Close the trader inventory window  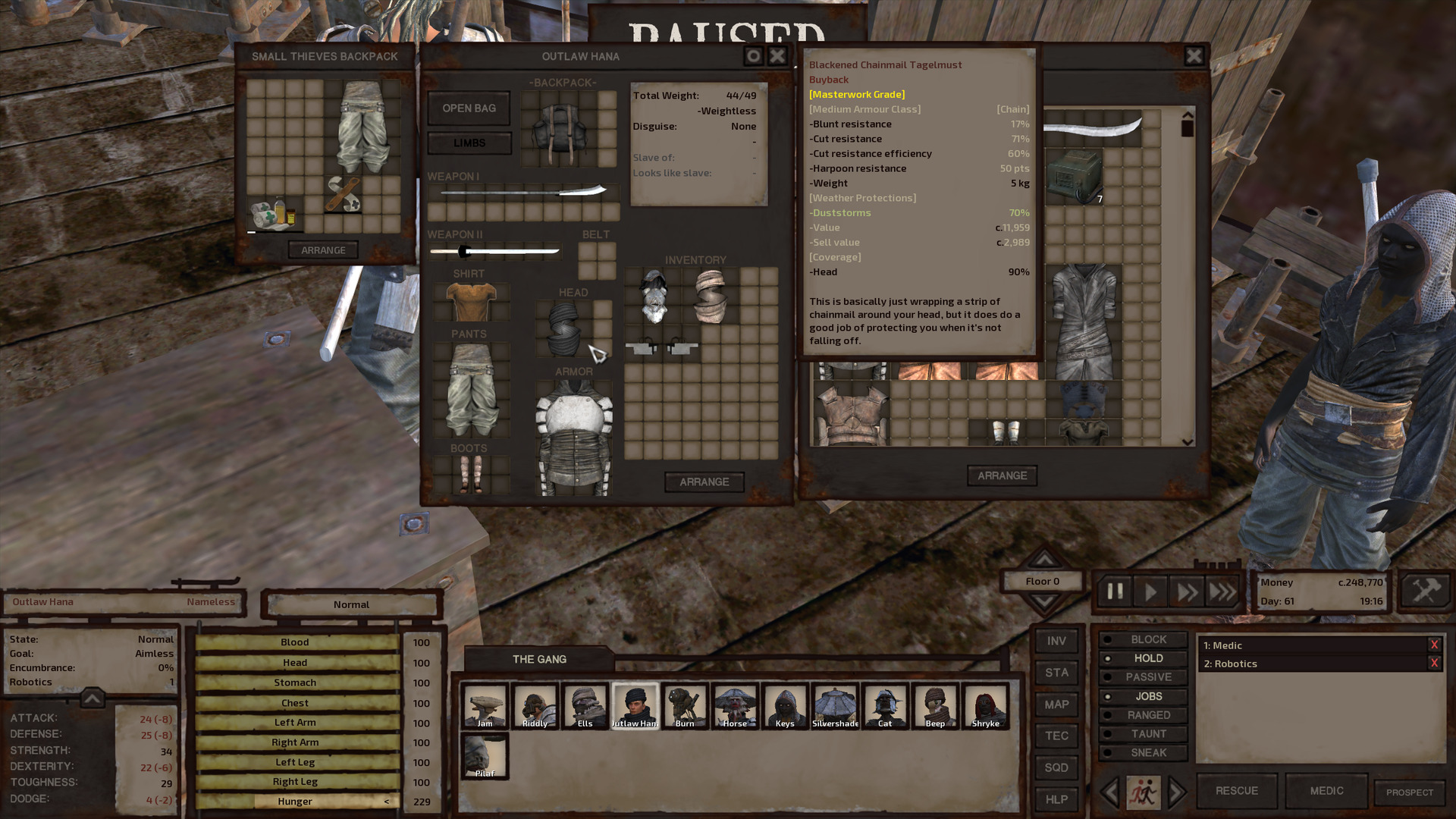(1194, 56)
